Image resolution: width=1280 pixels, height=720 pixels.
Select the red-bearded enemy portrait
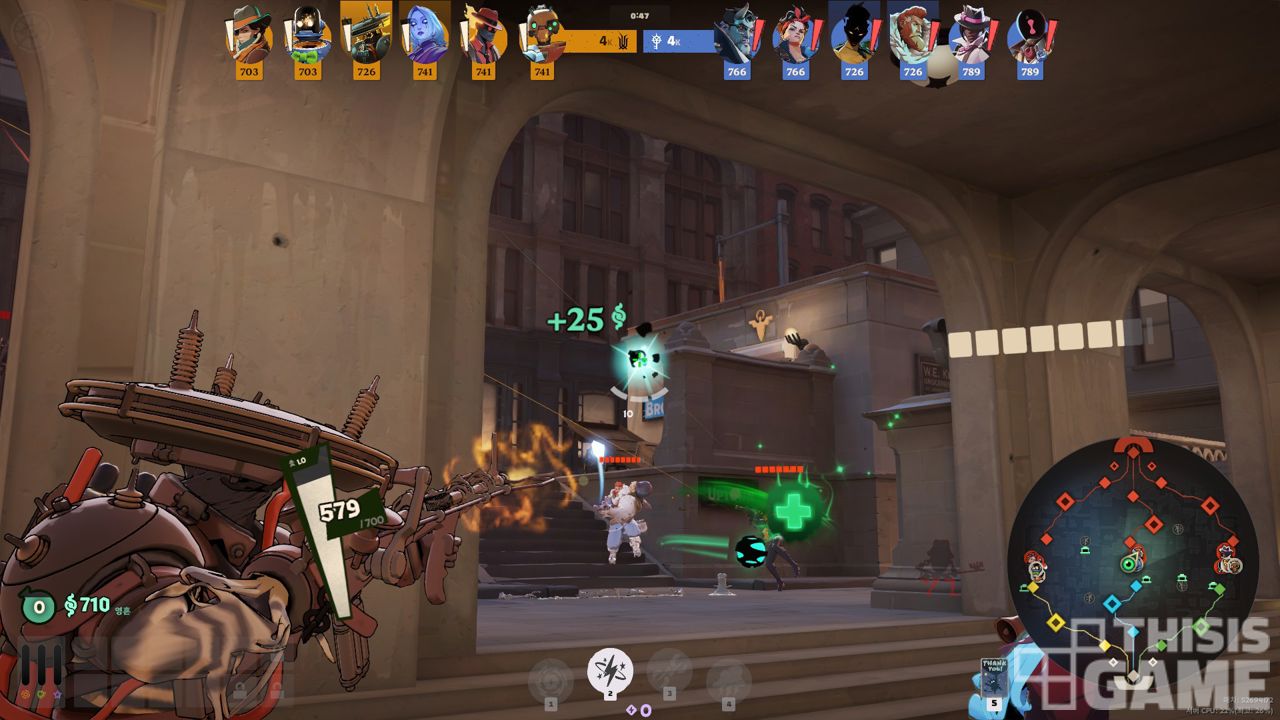912,35
